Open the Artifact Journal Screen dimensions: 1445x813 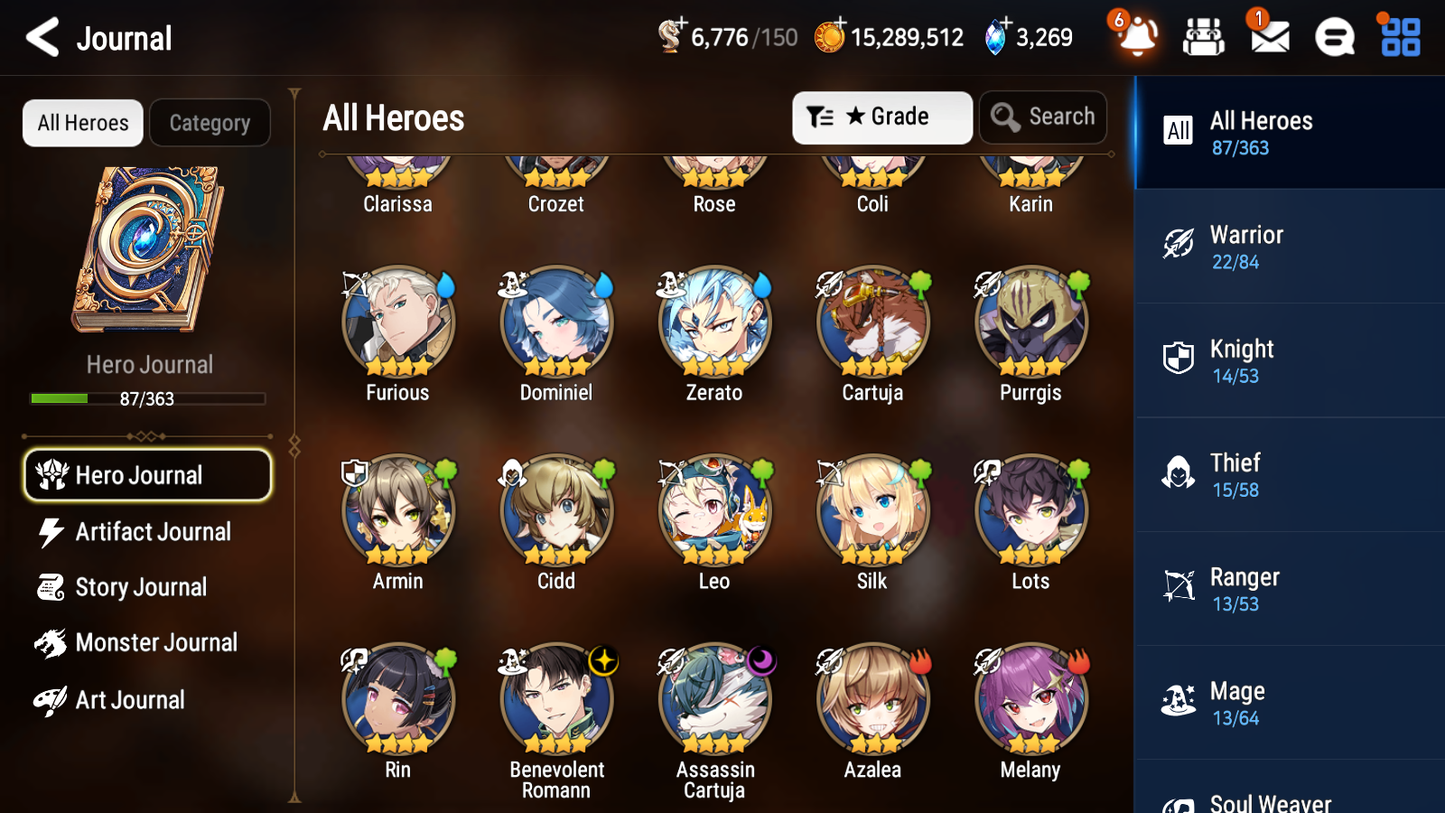coord(152,532)
